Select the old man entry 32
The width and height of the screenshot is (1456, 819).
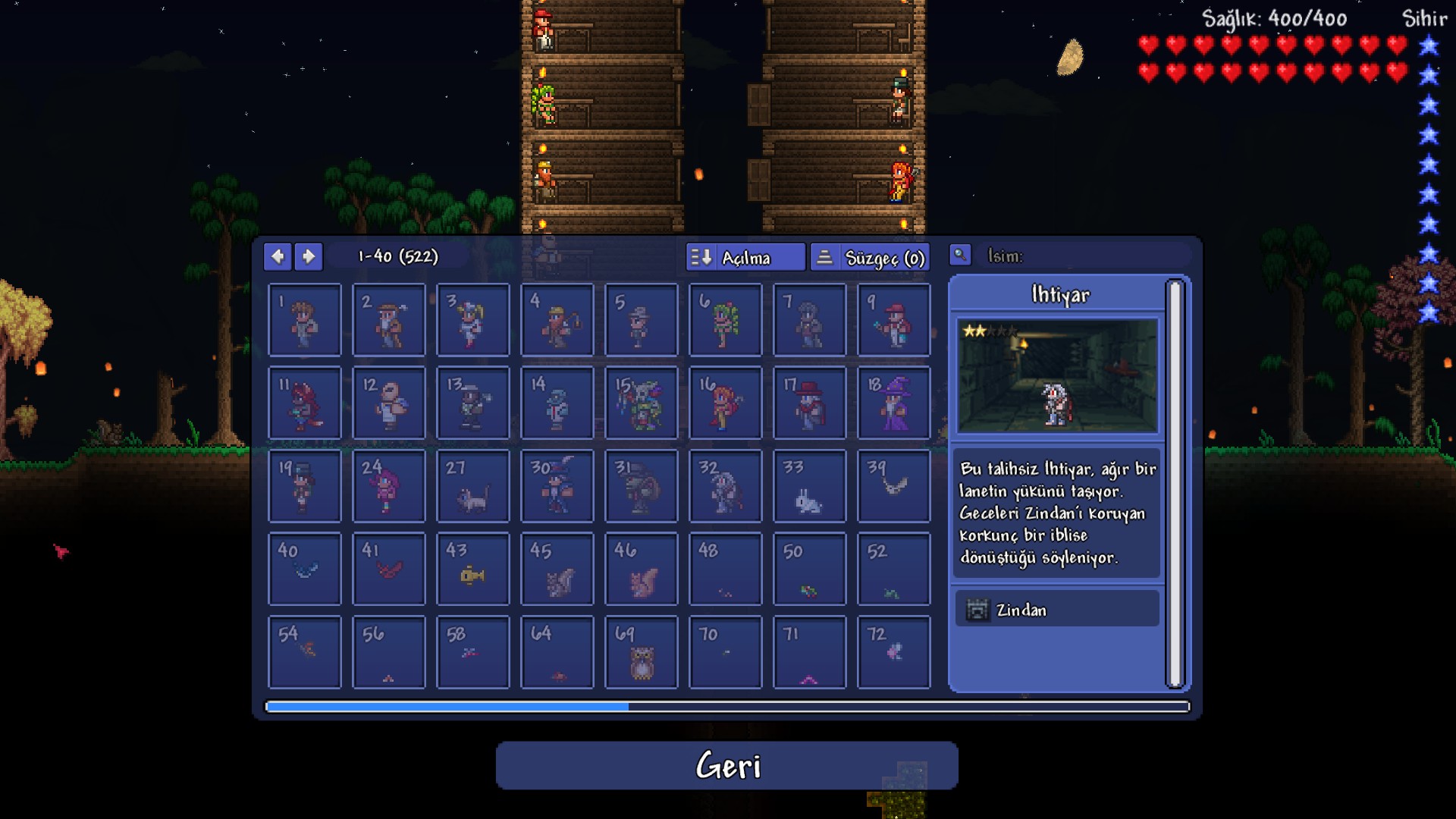coord(726,486)
